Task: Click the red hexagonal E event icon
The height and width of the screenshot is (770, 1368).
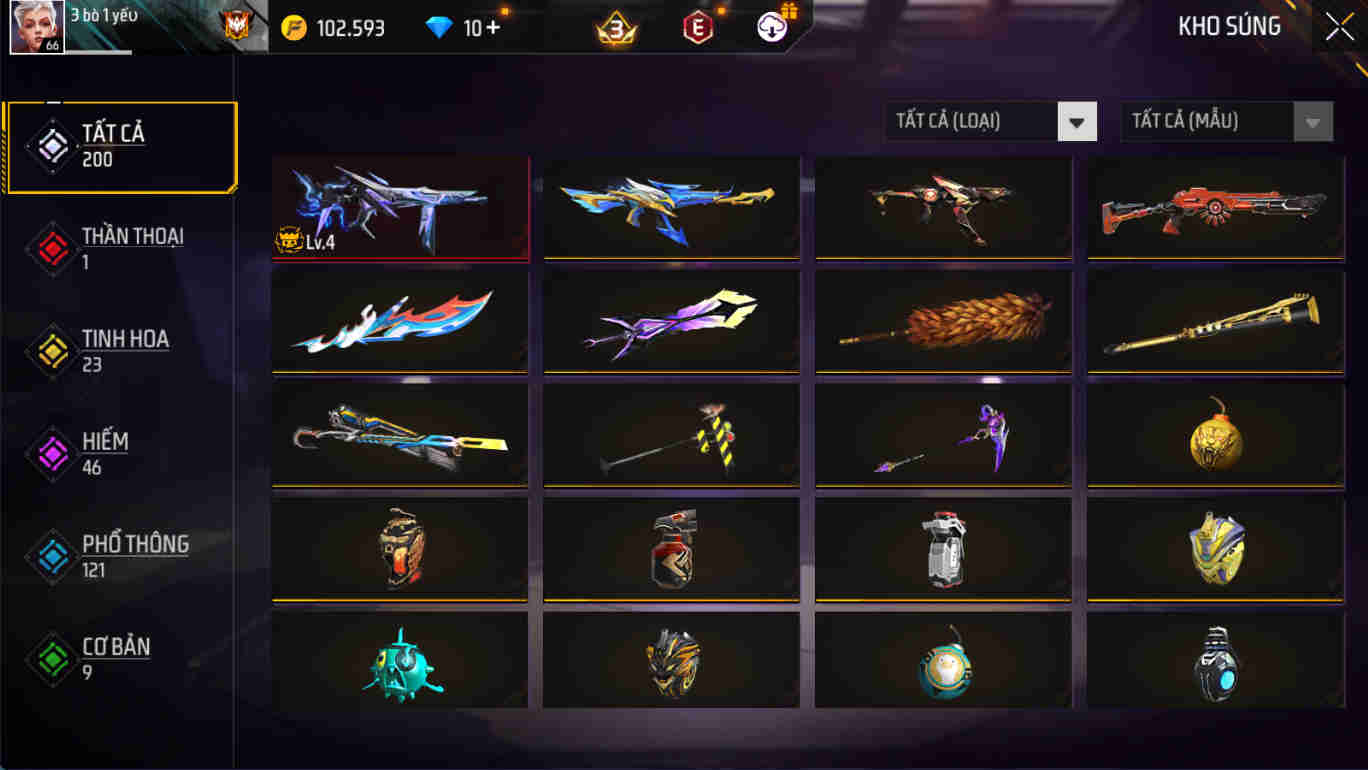Action: 697,26
